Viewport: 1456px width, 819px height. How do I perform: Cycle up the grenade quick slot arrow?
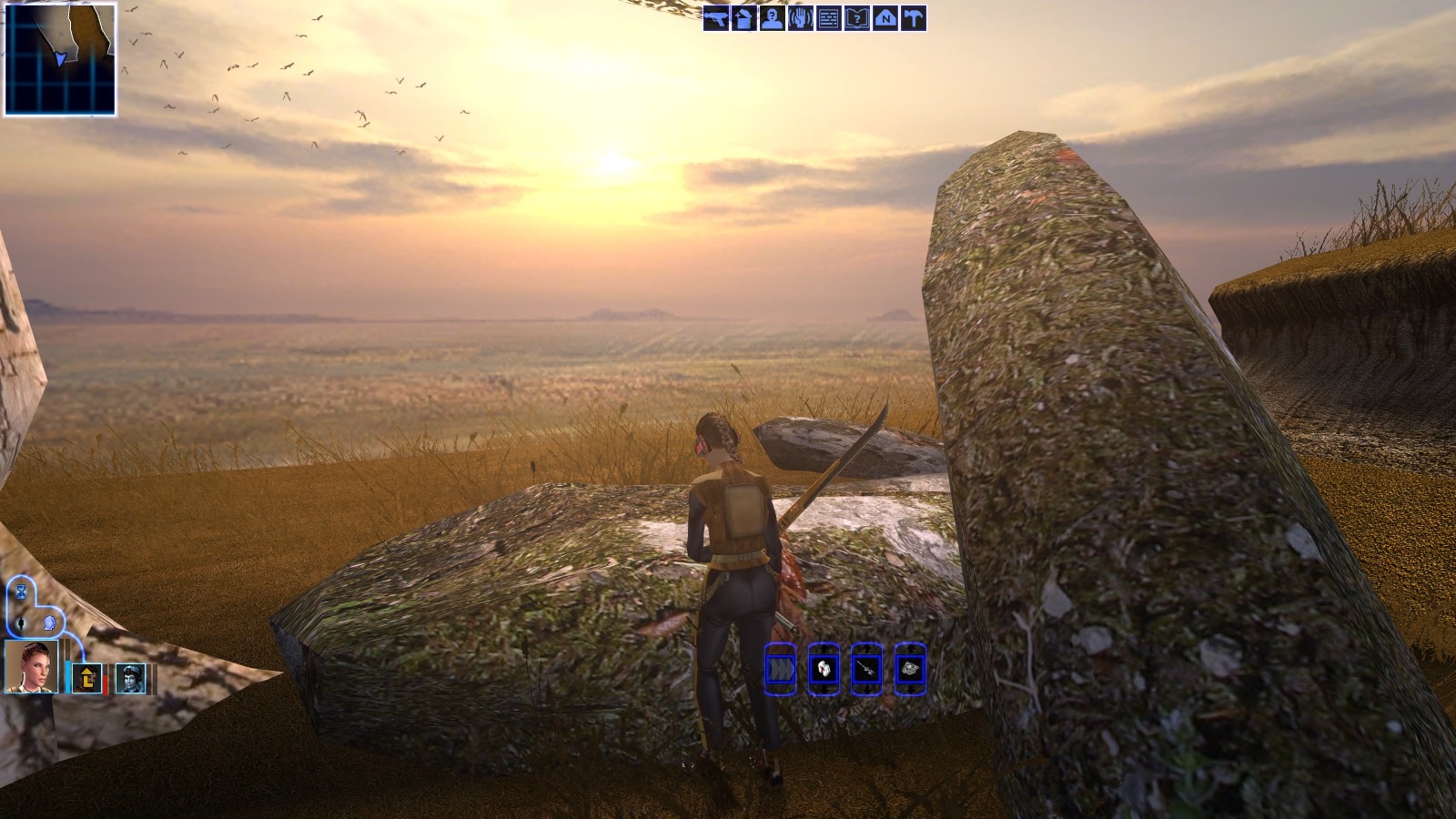coord(912,648)
